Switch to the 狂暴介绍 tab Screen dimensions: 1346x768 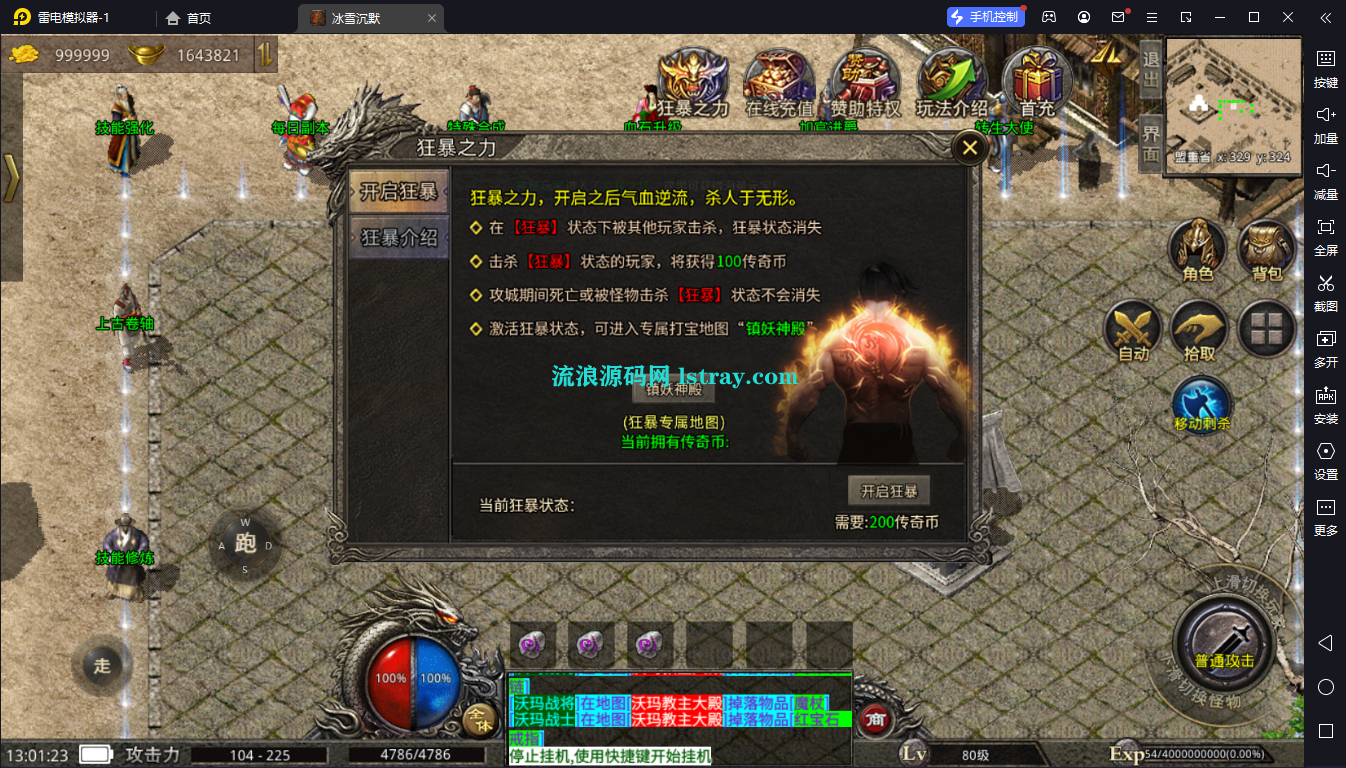tap(398, 237)
